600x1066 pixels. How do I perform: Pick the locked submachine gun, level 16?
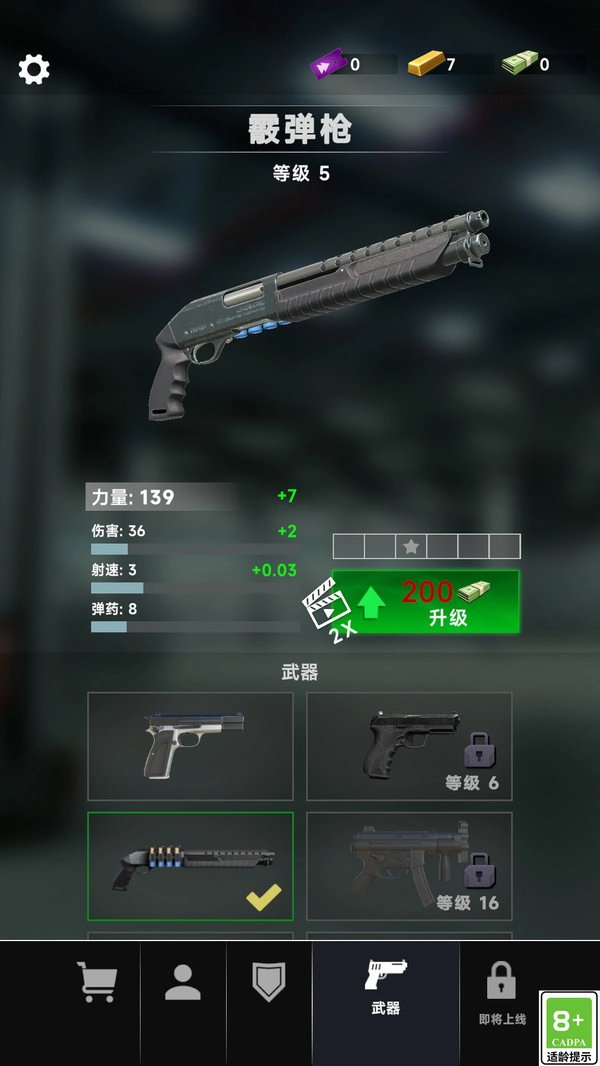click(x=409, y=865)
